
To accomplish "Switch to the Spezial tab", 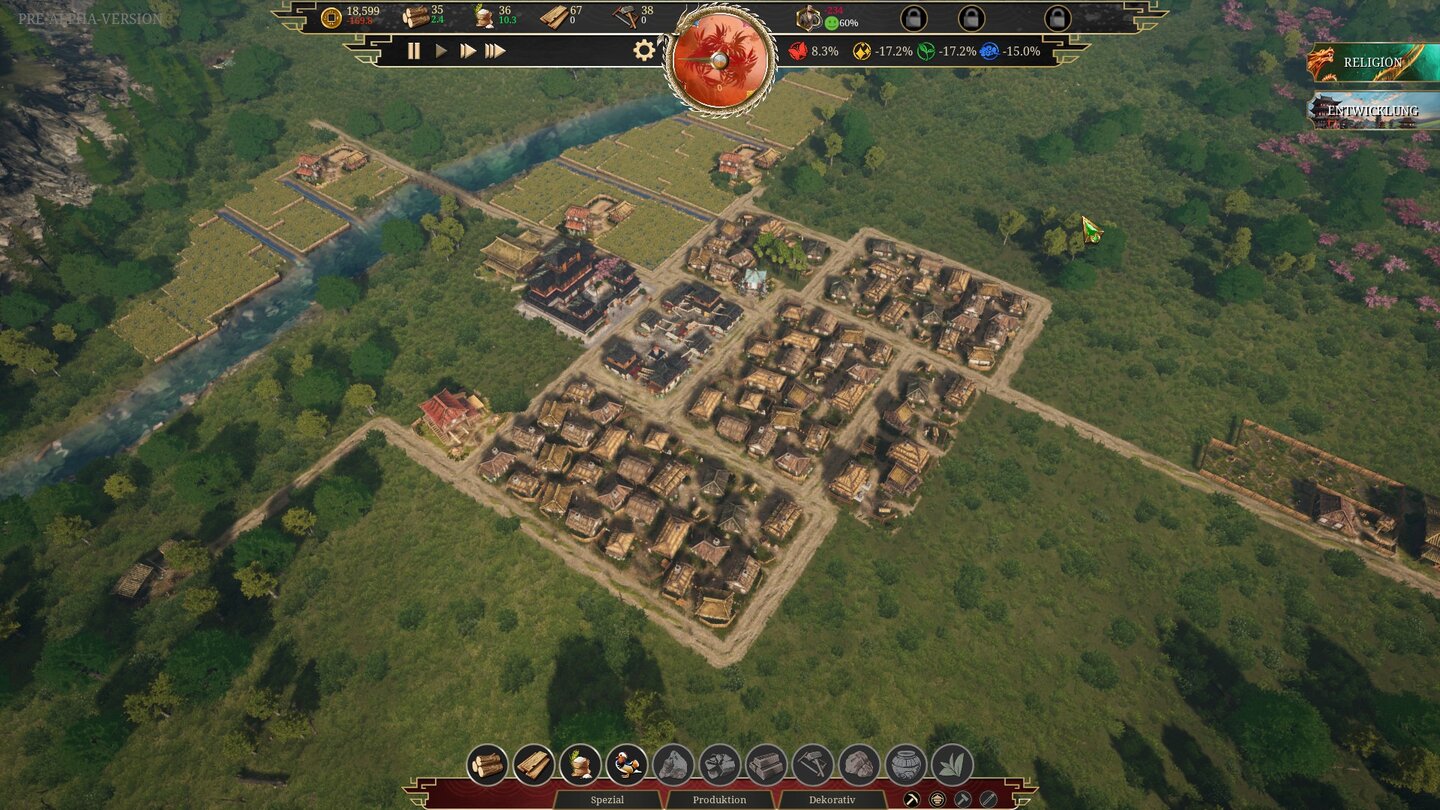I will (x=608, y=800).
